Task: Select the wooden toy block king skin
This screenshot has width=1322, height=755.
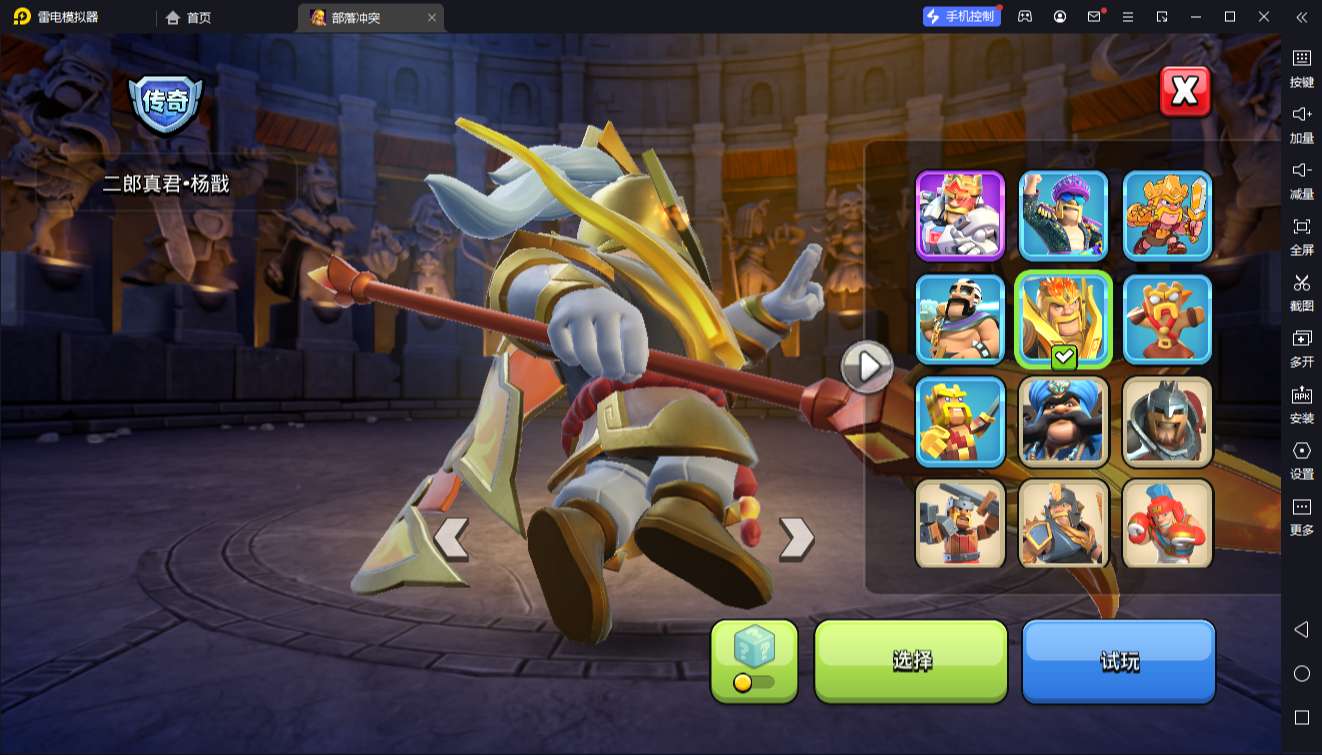Action: tap(961, 523)
